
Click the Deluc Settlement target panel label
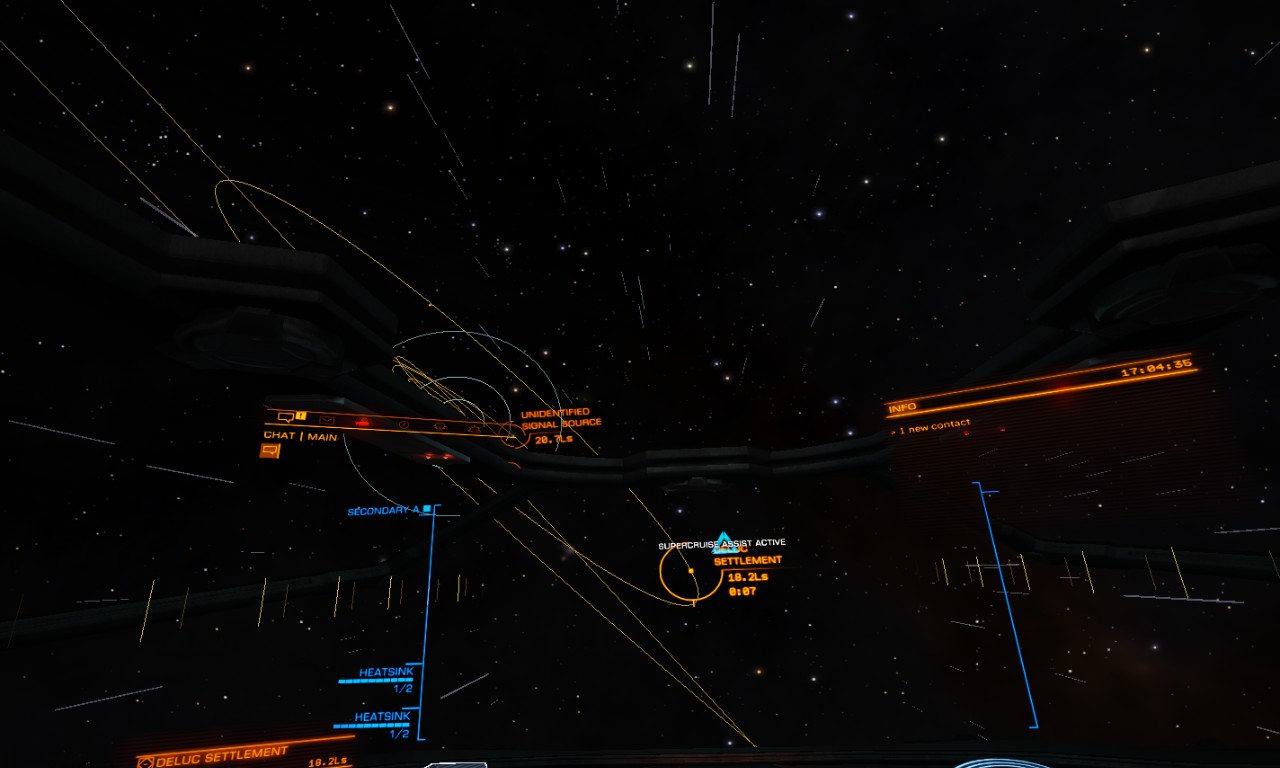coord(222,755)
